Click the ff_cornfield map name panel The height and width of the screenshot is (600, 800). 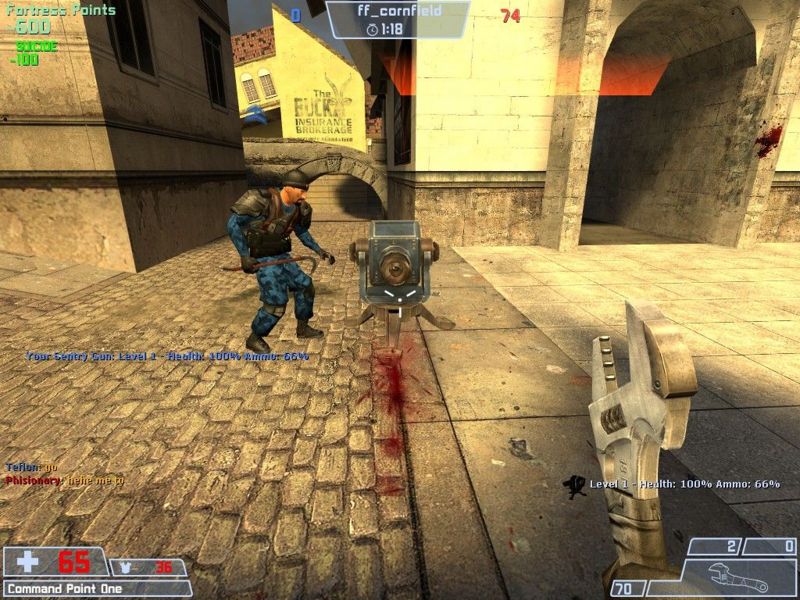[x=398, y=18]
